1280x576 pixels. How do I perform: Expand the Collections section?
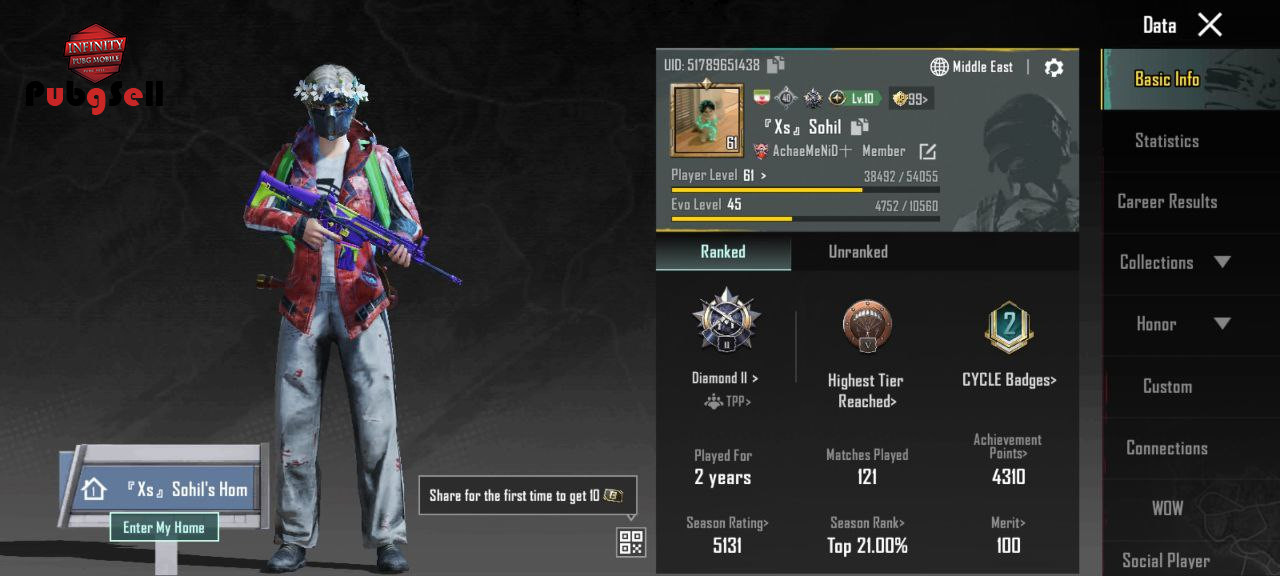[x=1174, y=262]
